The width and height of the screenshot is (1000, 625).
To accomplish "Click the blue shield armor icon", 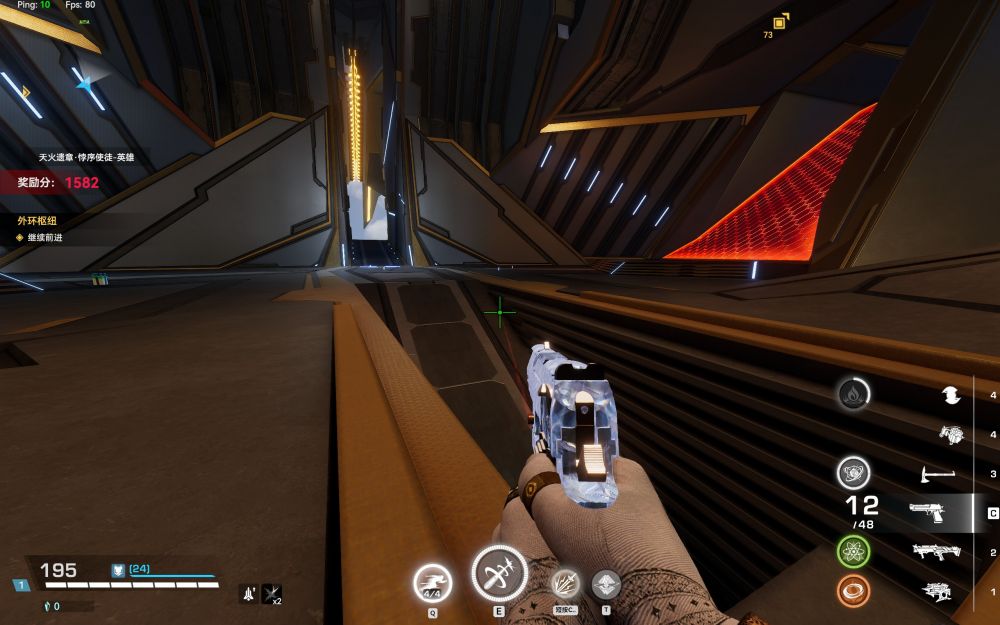I will click(117, 570).
